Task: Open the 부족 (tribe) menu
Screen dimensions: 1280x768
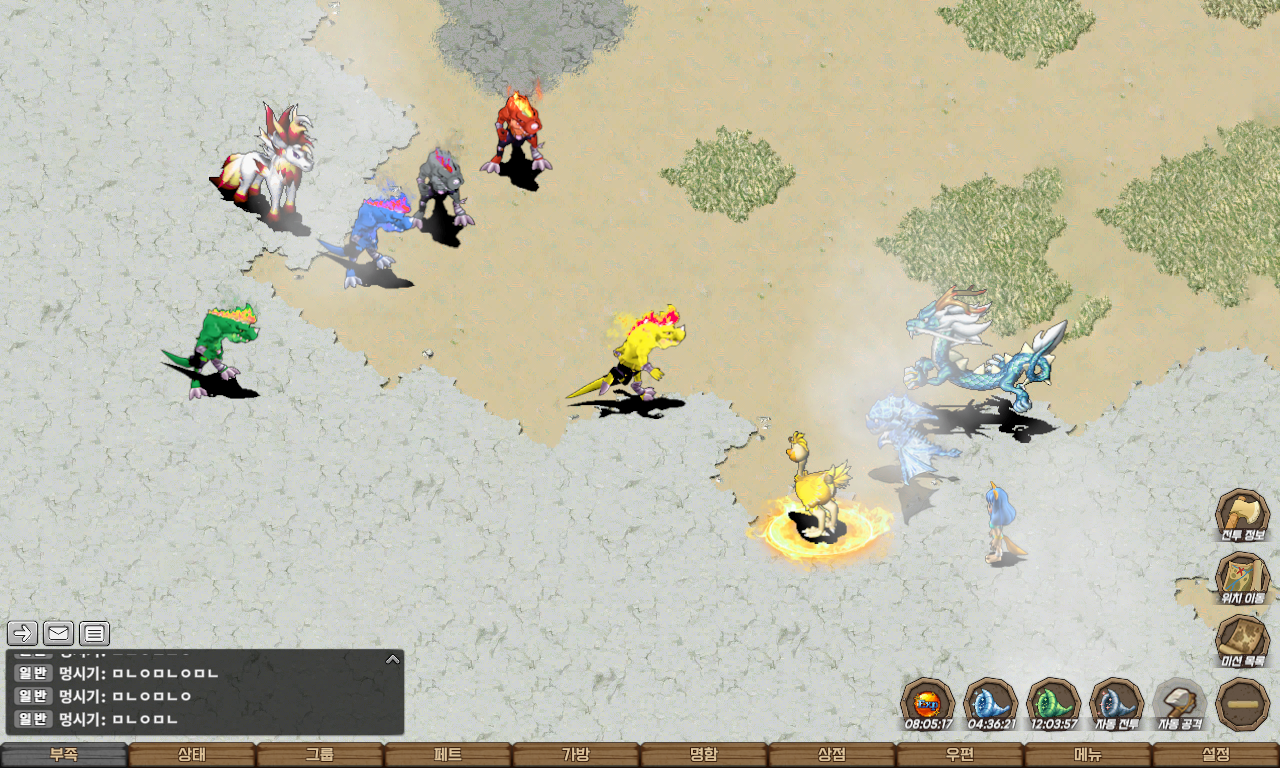Action: tap(64, 755)
